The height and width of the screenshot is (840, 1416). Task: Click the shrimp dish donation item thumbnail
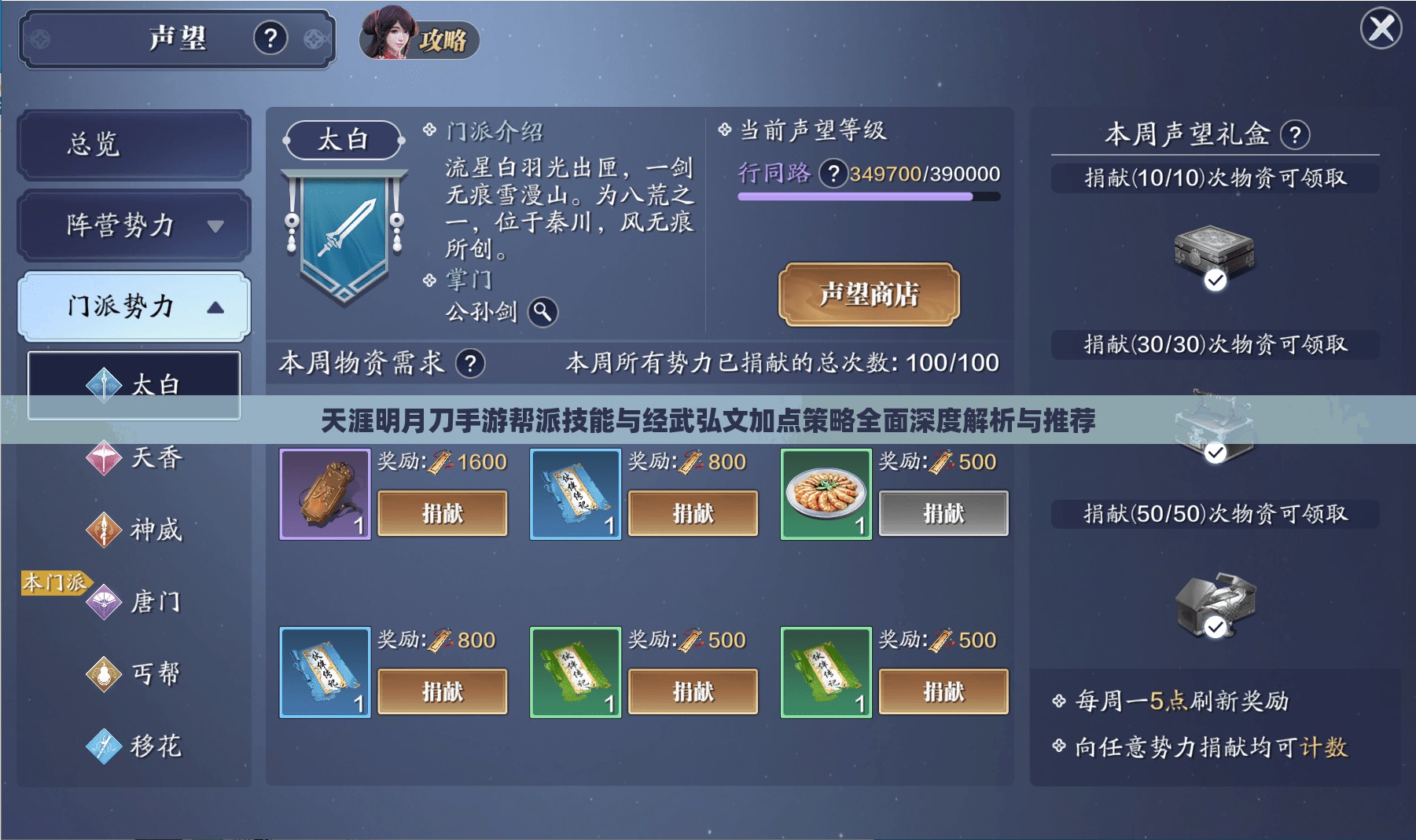pyautogui.click(x=826, y=493)
